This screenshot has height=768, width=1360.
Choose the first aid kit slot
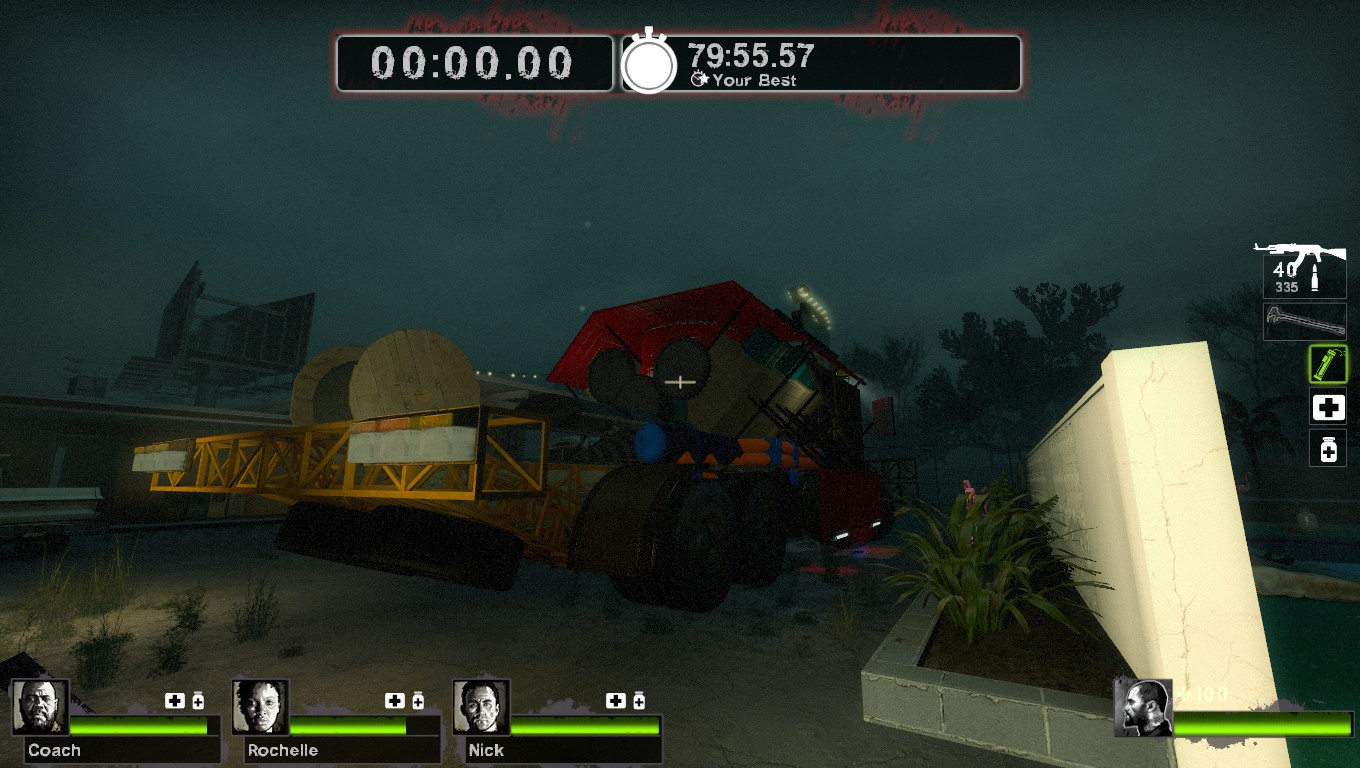click(x=1328, y=407)
